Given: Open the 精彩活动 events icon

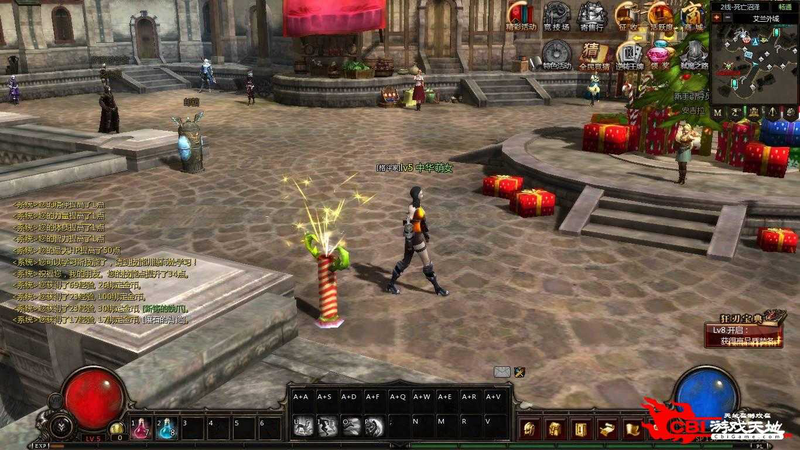Looking at the screenshot, I should tap(522, 15).
